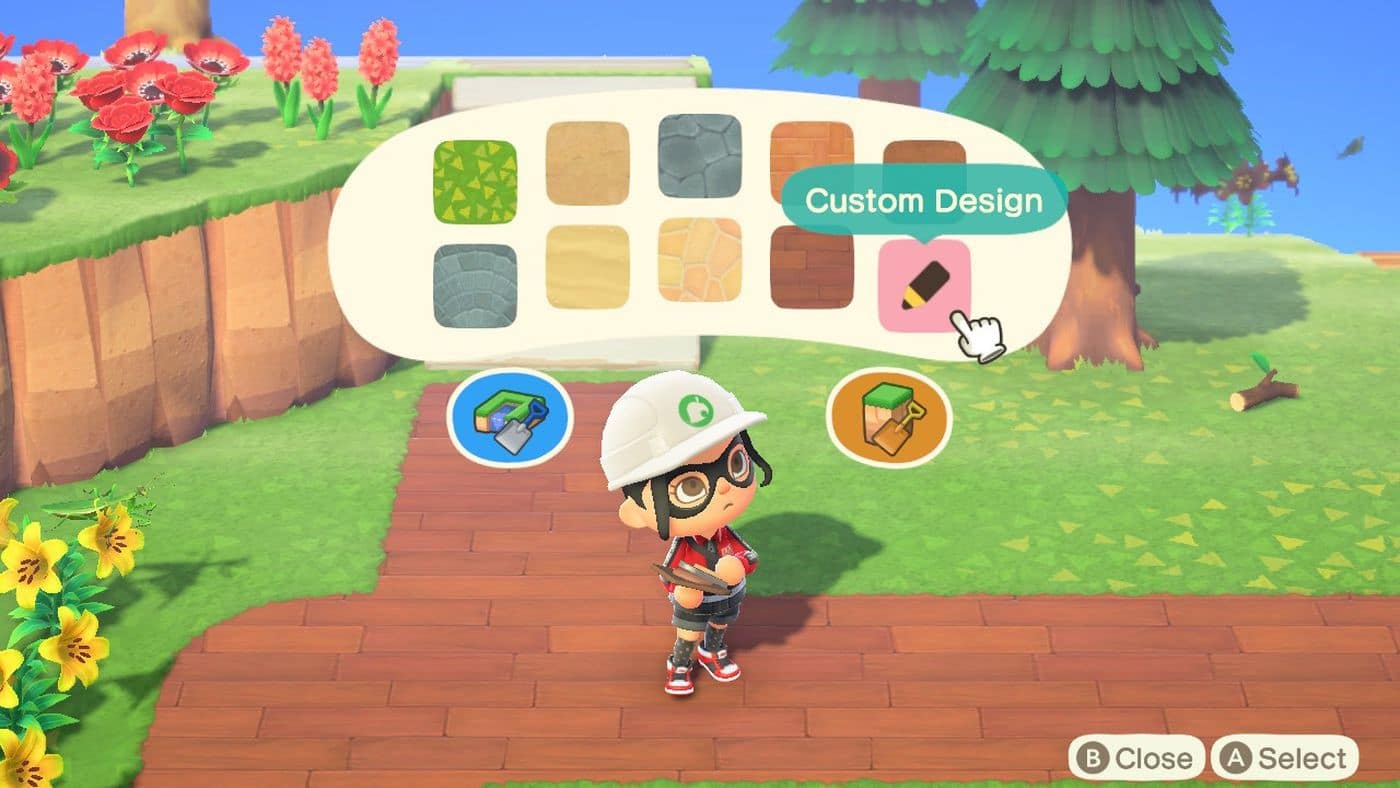Select the Custom Design pencil icon

pos(925,285)
